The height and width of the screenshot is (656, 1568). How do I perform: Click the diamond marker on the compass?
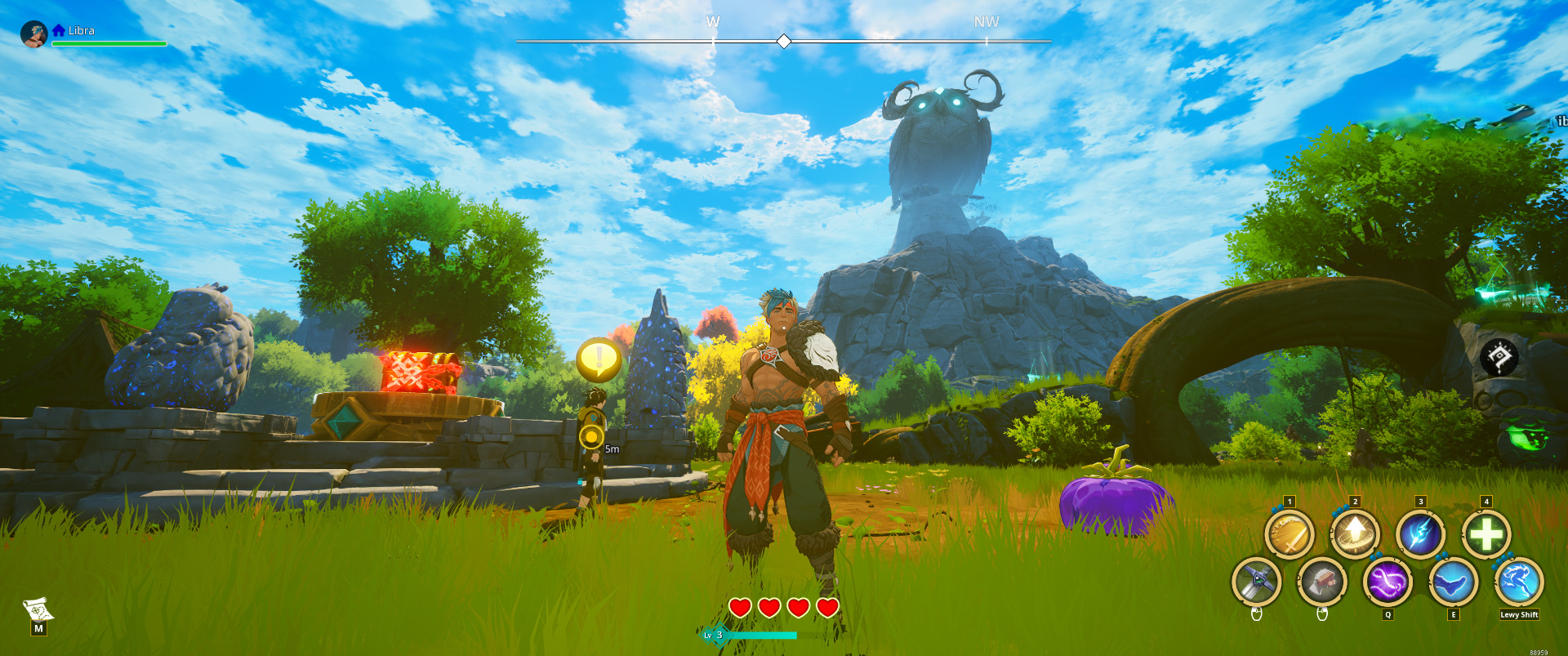pyautogui.click(x=784, y=41)
